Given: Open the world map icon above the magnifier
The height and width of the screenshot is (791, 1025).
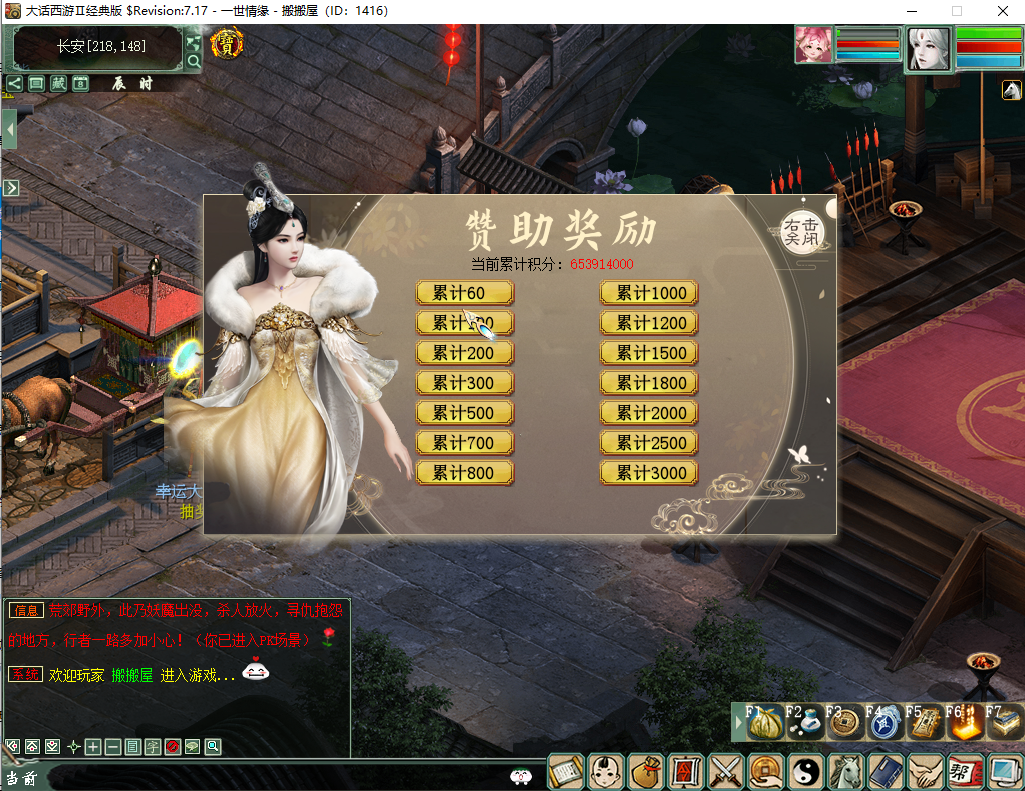Looking at the screenshot, I should (x=194, y=43).
